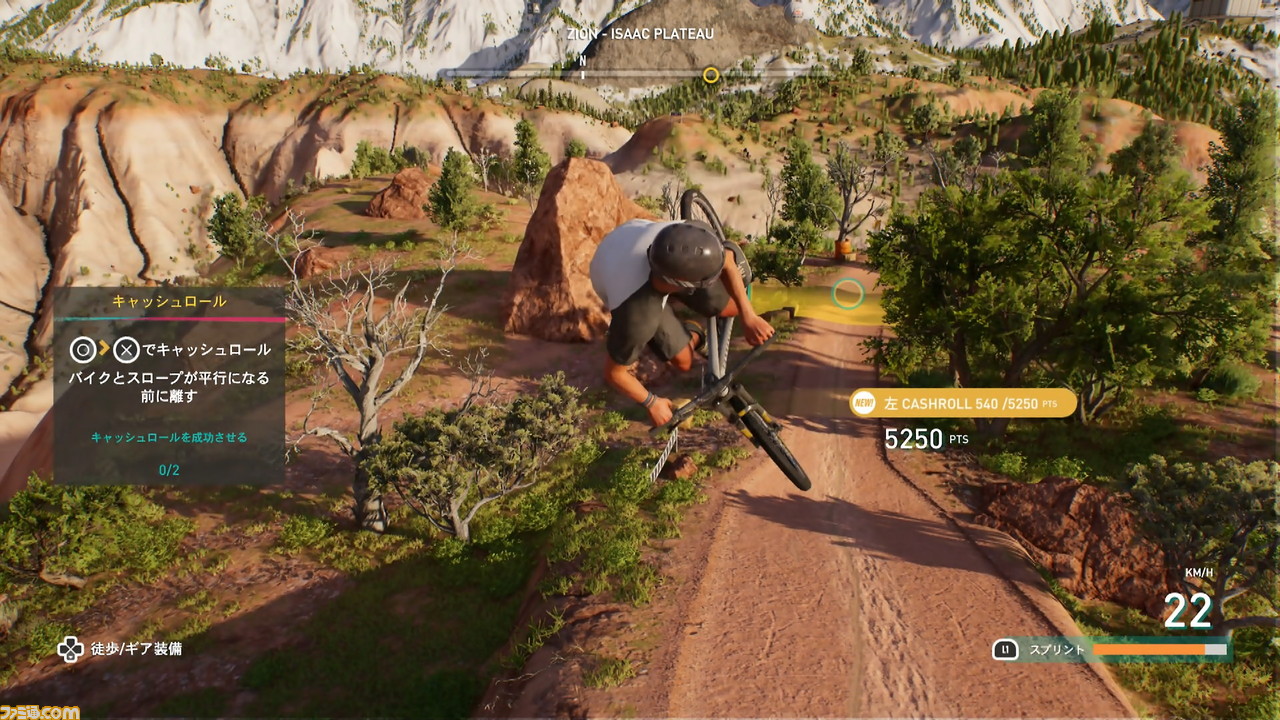Viewport: 1280px width, 720px height.
Task: Click the CASHROLL 540 trick banner
Action: 963,403
